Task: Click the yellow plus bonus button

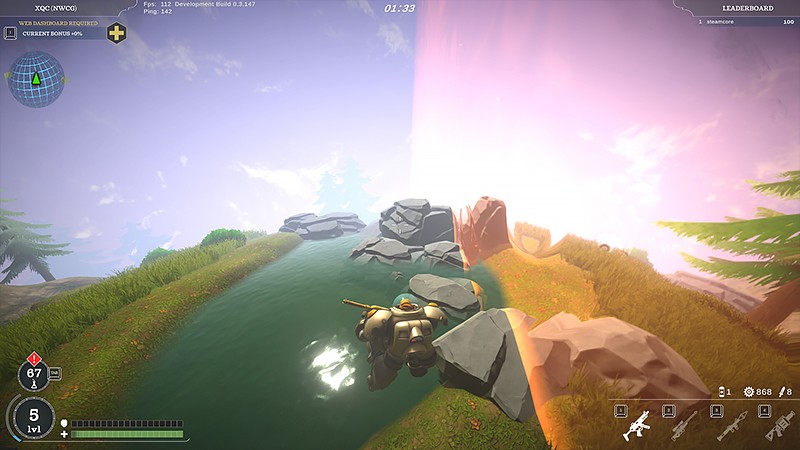Action: tap(117, 33)
